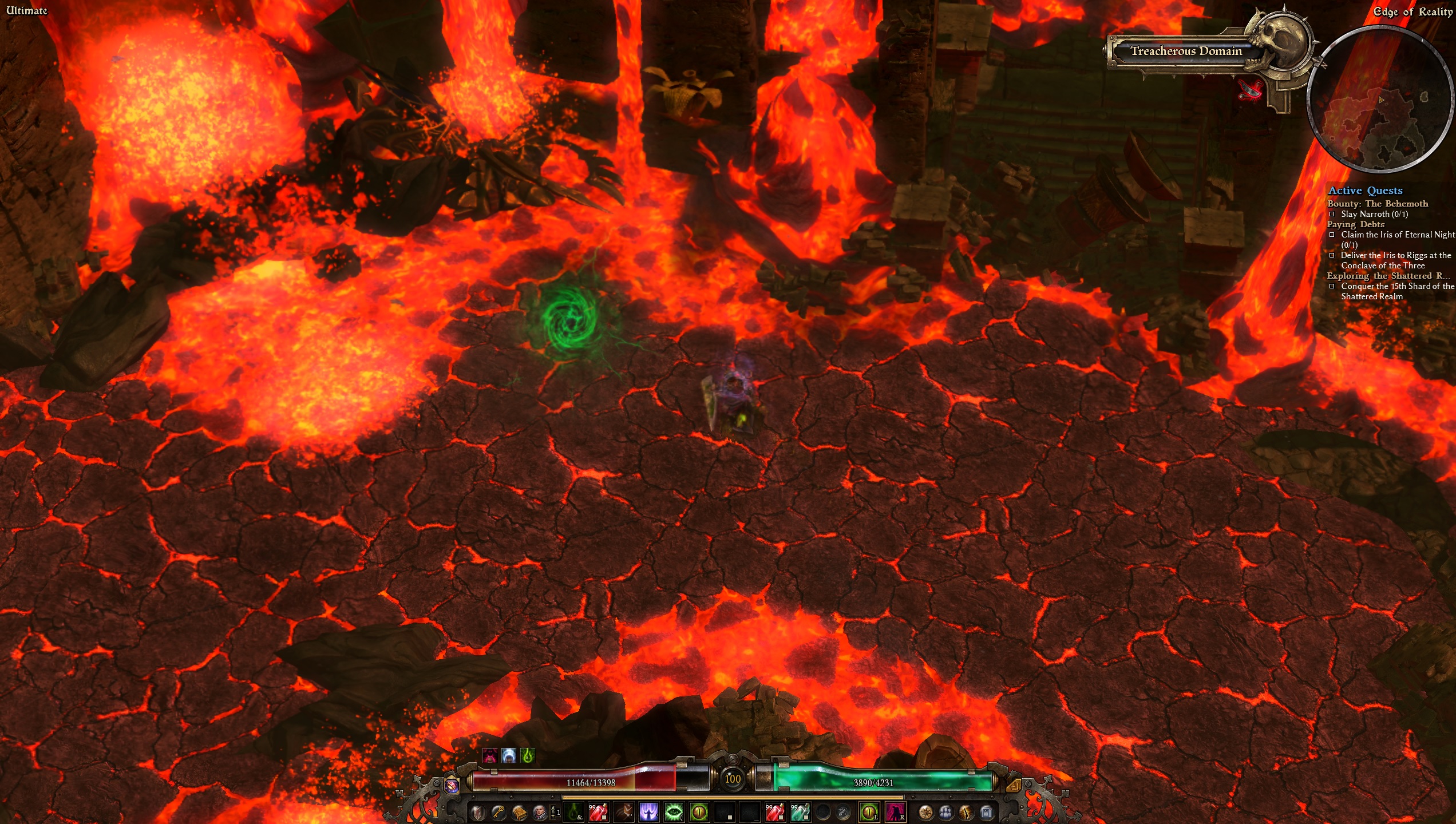Use the teal energy potion slot
Viewport: 1456px width, 824px height.
[x=800, y=812]
